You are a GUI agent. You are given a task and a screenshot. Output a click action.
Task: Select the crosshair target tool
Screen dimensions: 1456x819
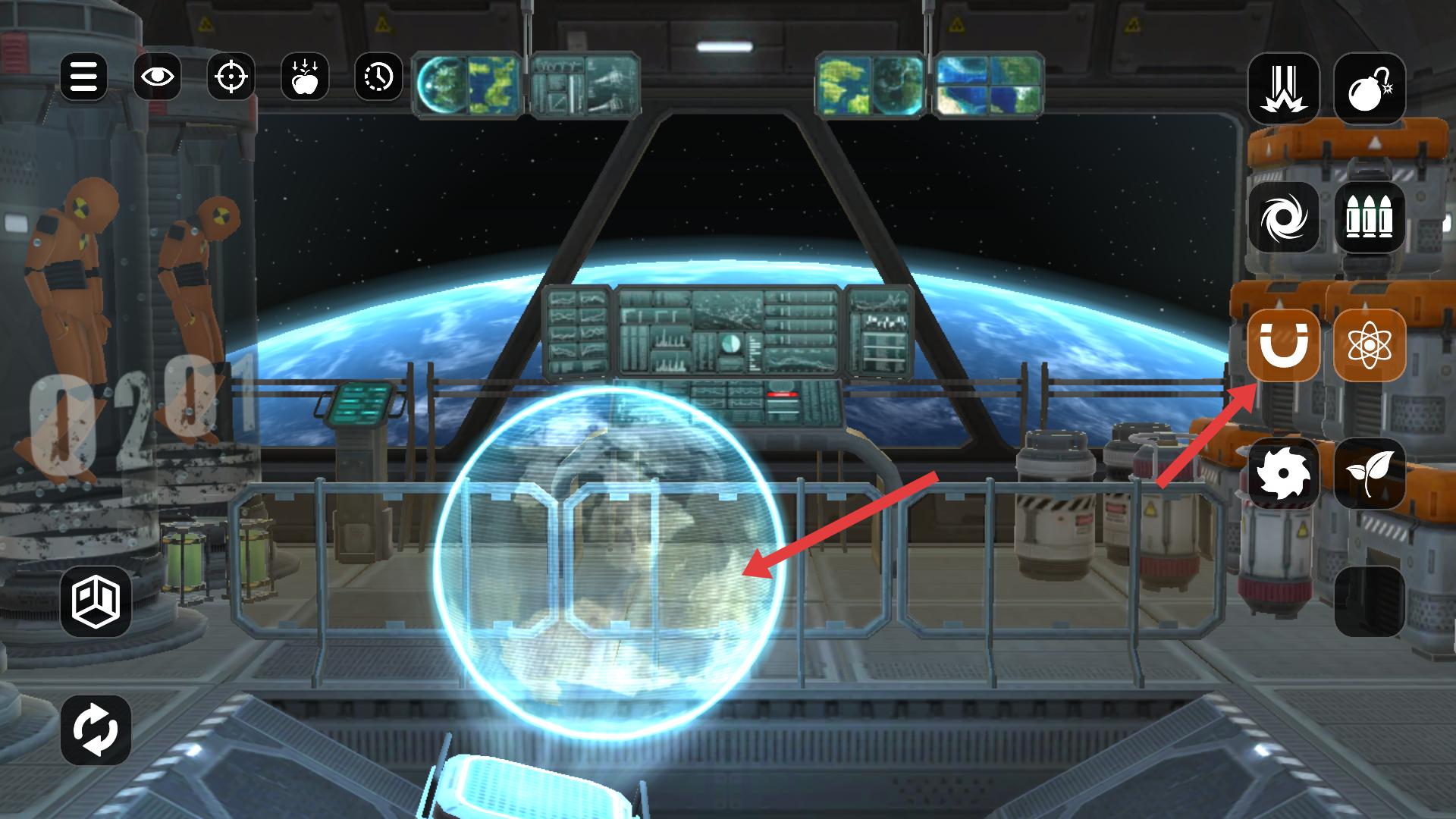click(x=231, y=77)
